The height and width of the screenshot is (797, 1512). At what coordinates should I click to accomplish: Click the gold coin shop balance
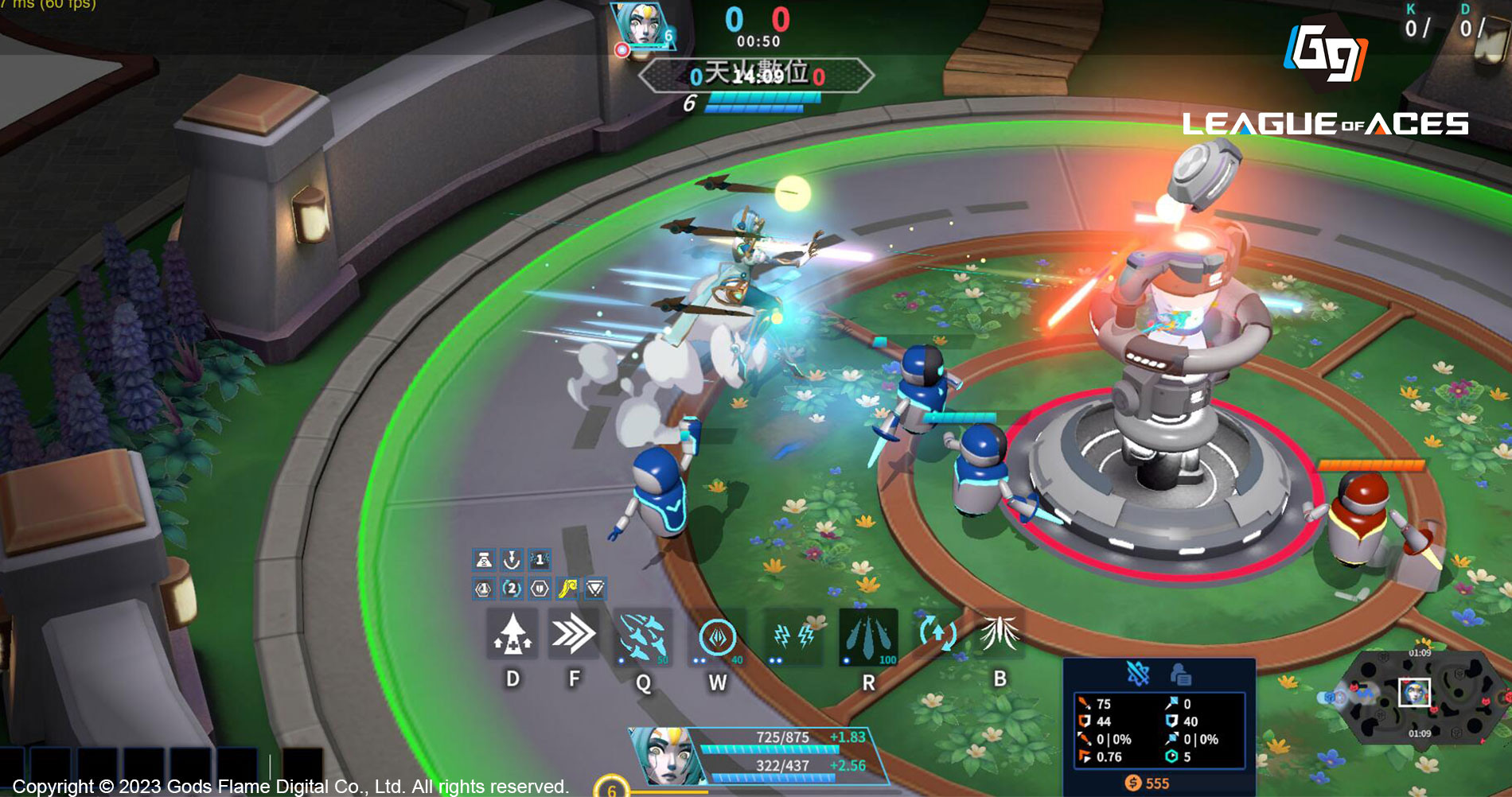click(1147, 783)
